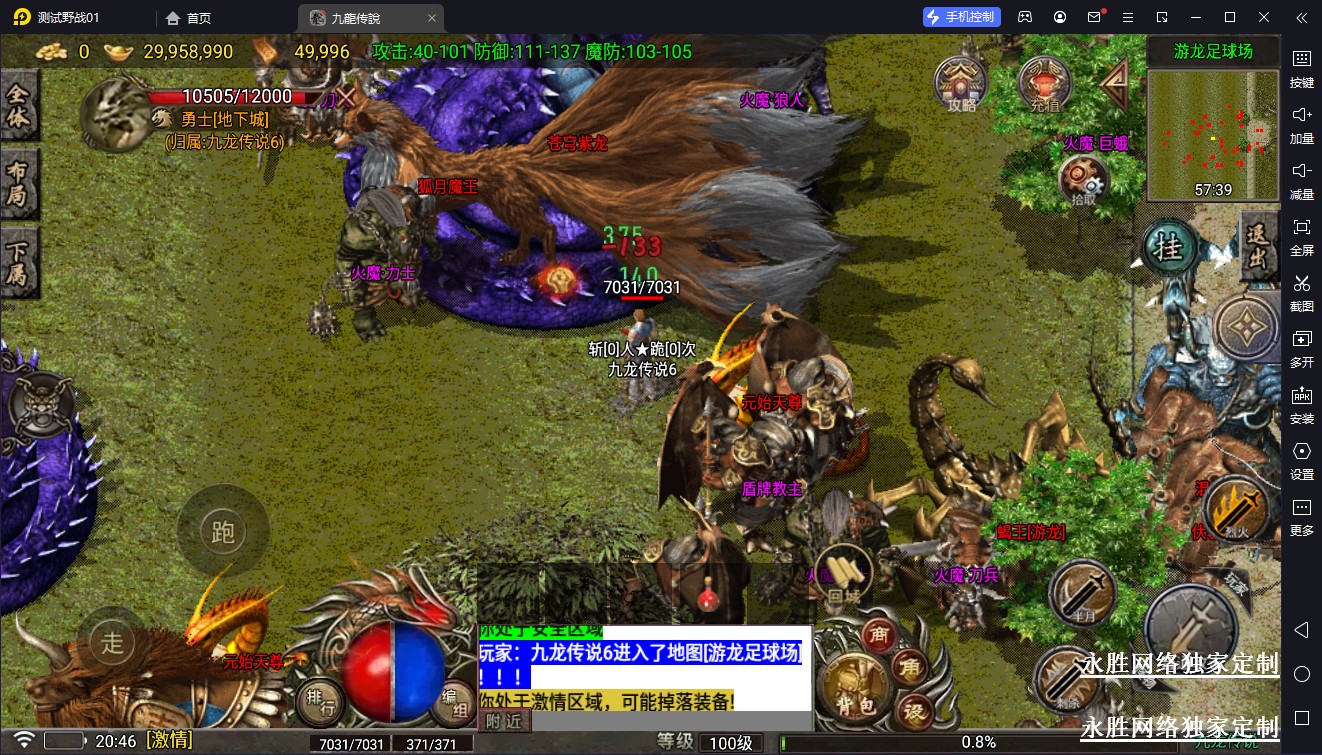
Task: Collapse the top icon row with triangle arrow
Action: tap(1116, 84)
